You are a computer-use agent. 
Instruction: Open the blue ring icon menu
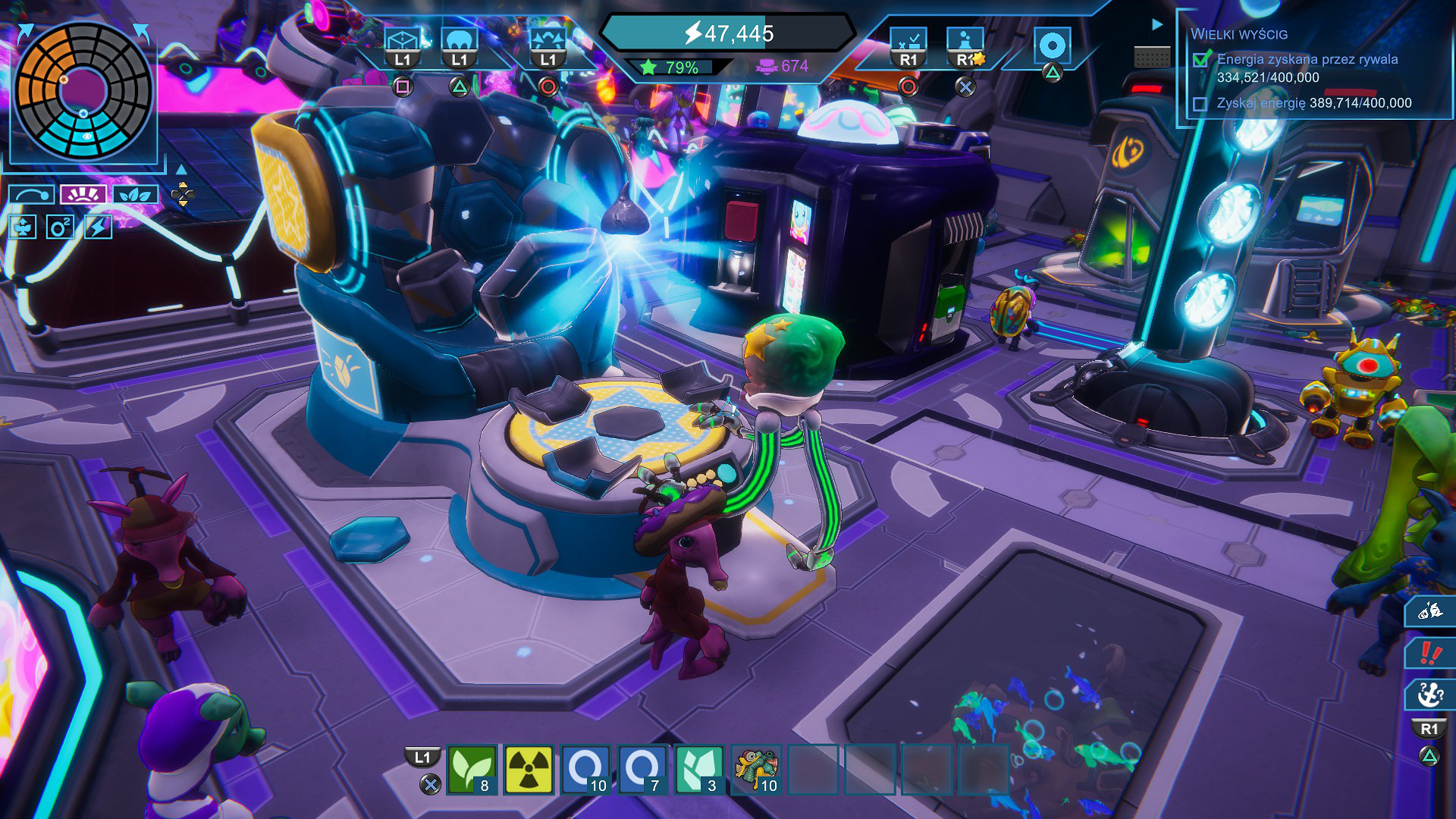[x=1052, y=45]
